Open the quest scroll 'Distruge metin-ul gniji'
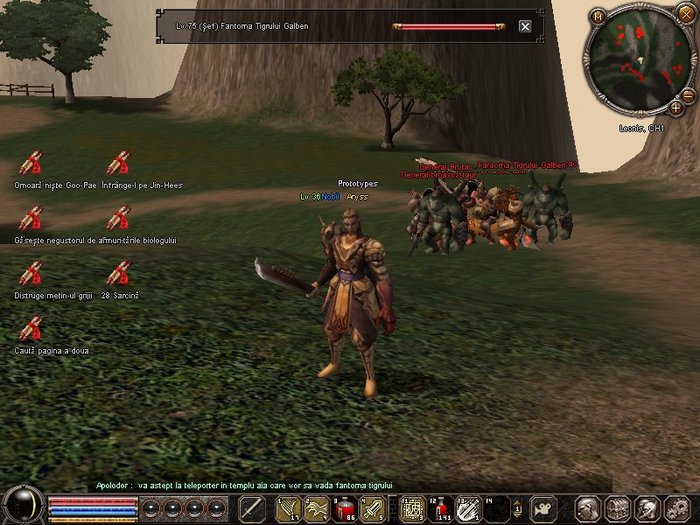Screen dimensions: 700x525 point(31,272)
